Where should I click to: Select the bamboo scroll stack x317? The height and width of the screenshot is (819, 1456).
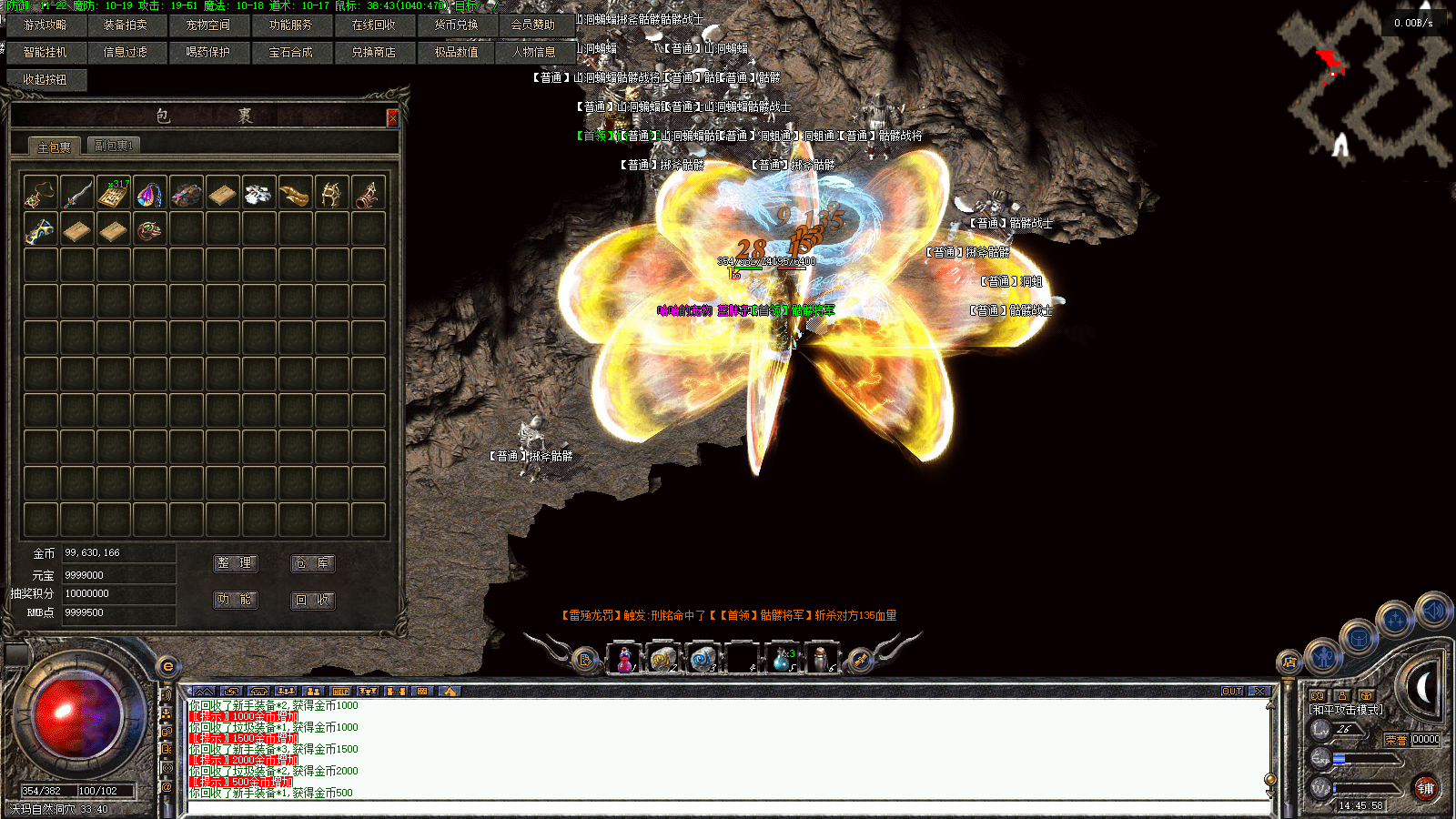click(x=114, y=193)
